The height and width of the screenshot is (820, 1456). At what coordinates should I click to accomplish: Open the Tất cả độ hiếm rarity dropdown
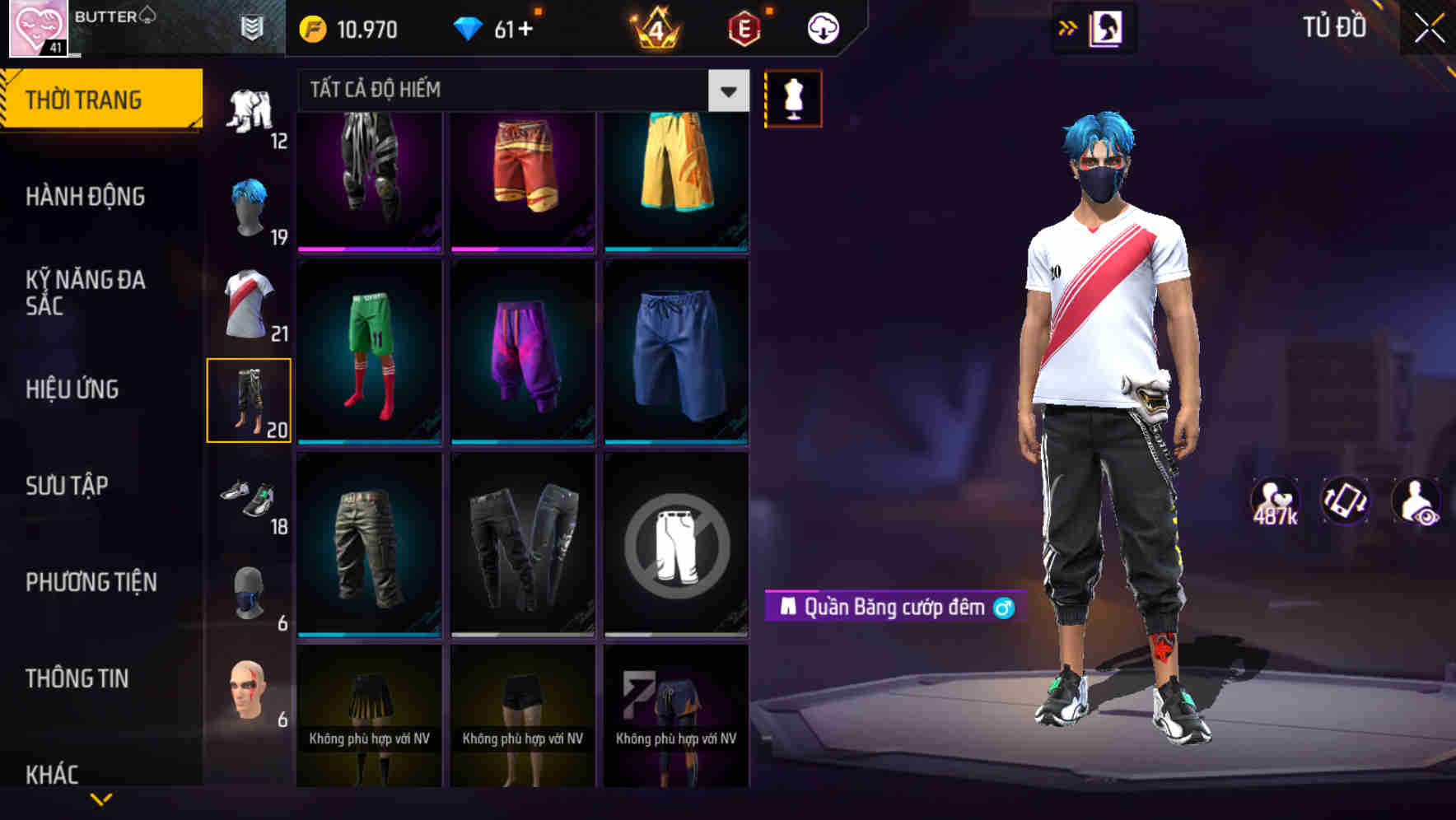[519, 91]
